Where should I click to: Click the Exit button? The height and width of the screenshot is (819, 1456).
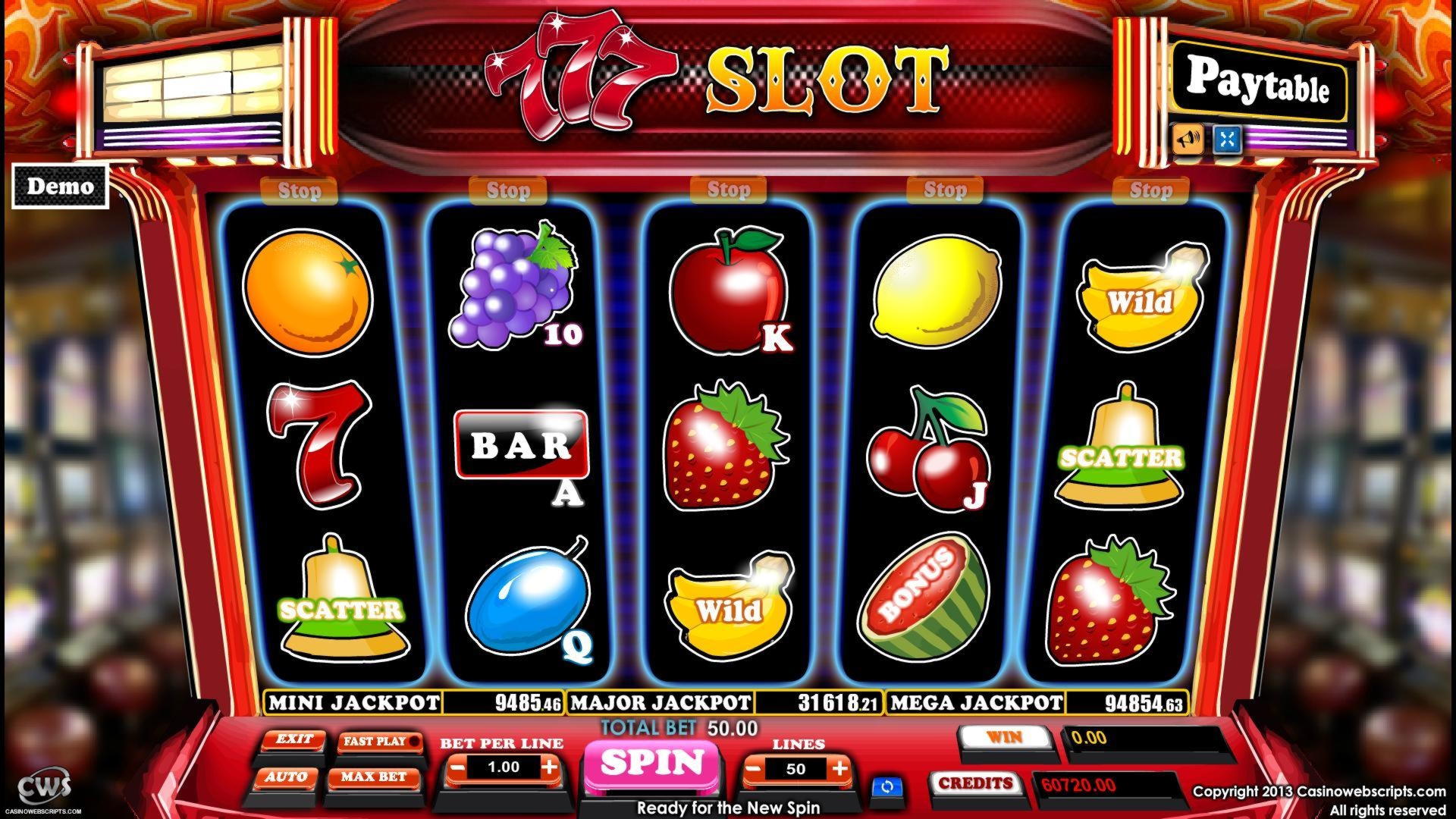point(294,742)
